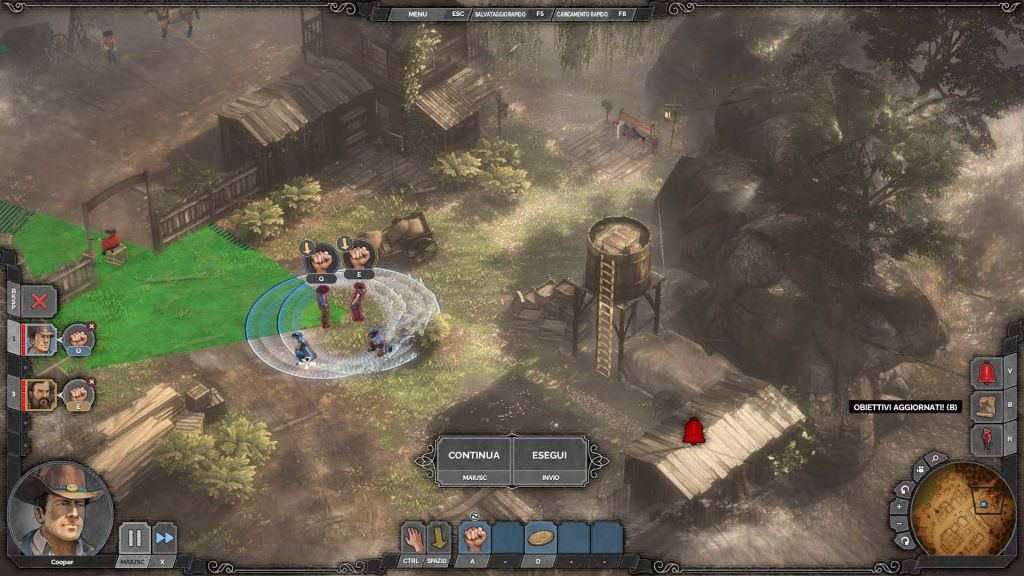Select the open hand interact action
Image resolution: width=1024 pixels, height=576 pixels.
tap(412, 538)
